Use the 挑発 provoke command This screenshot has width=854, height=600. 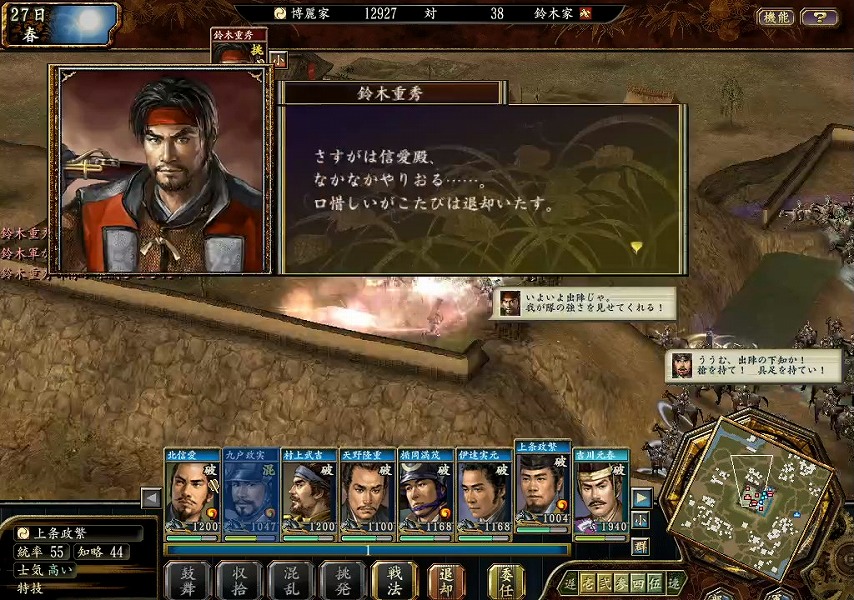tap(343, 580)
